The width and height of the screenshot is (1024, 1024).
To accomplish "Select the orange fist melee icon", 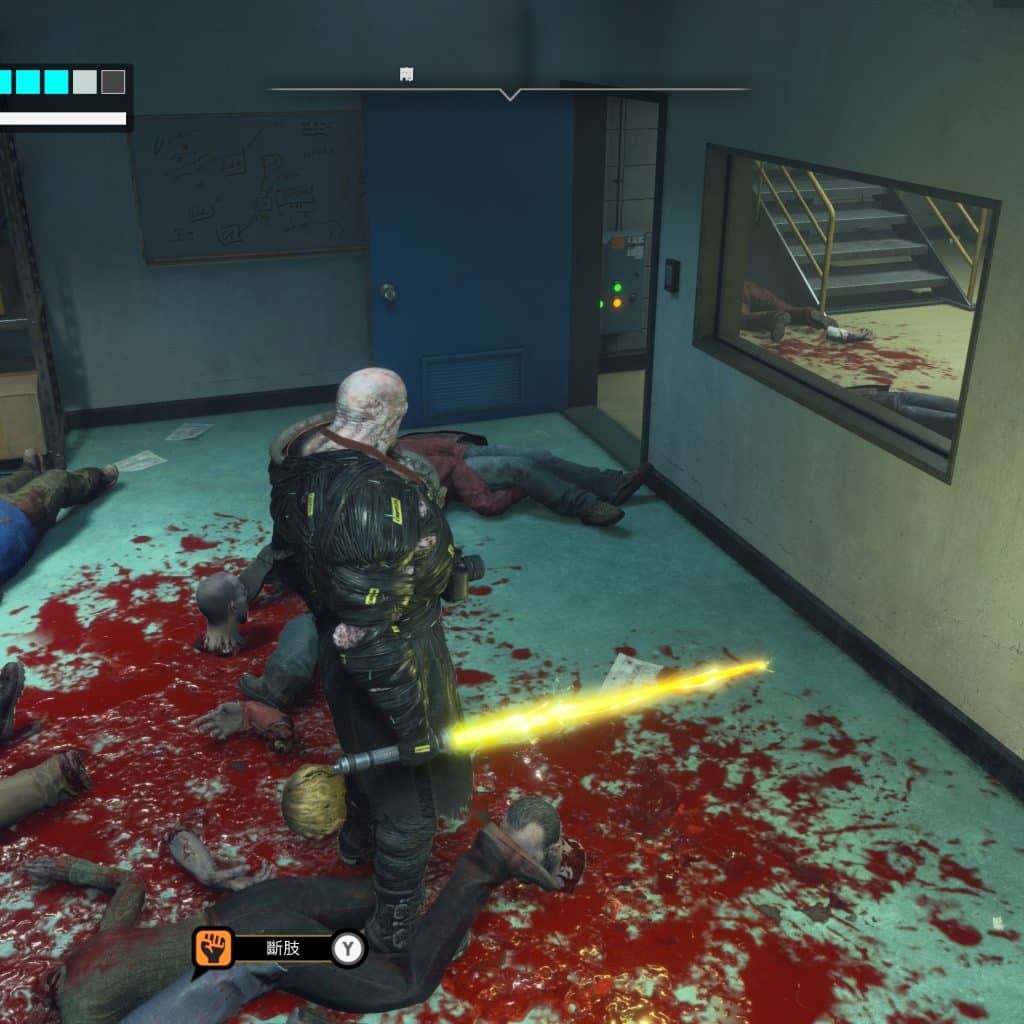I will pos(213,947).
